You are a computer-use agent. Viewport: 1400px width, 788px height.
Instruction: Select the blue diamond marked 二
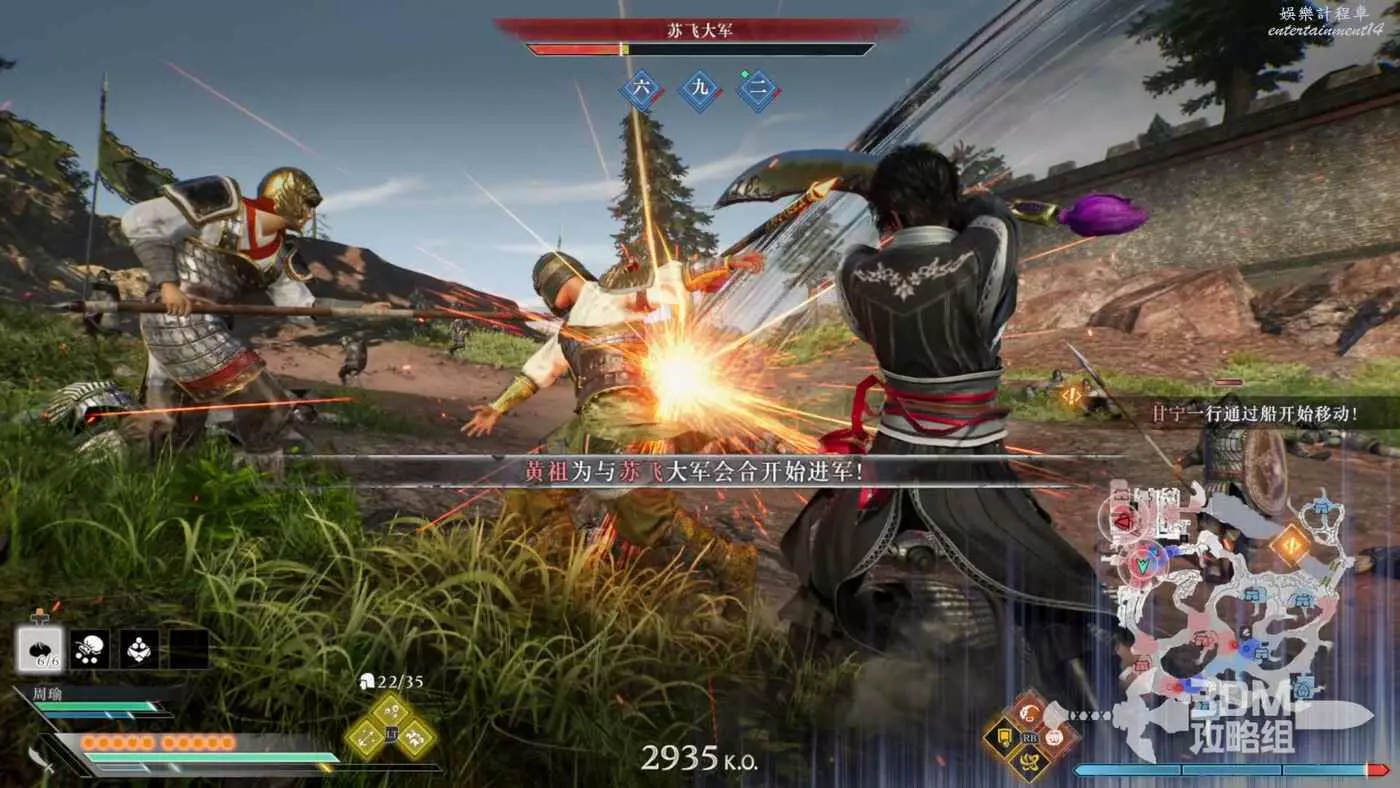point(758,89)
